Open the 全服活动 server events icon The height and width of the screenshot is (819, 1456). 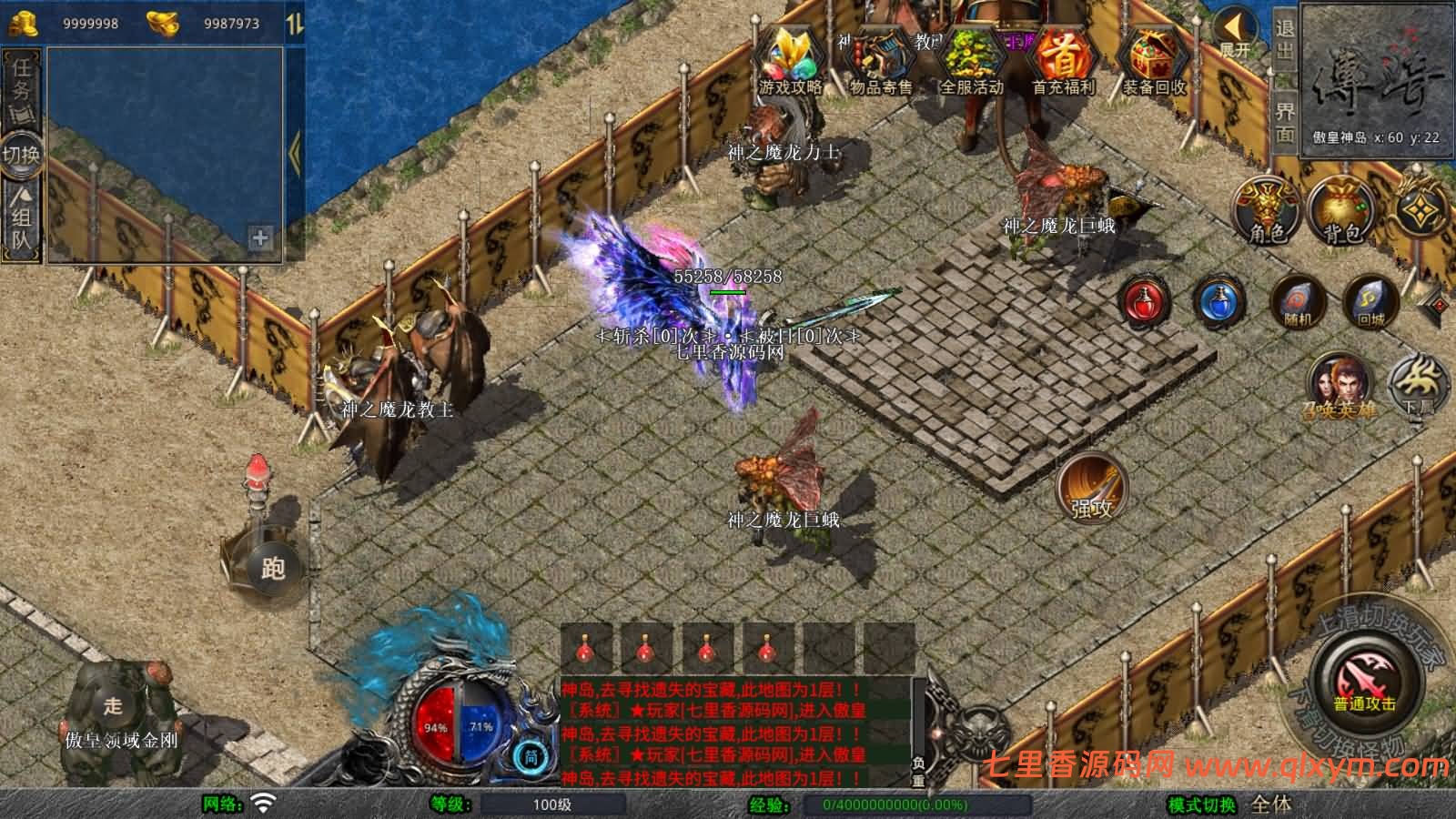971,60
